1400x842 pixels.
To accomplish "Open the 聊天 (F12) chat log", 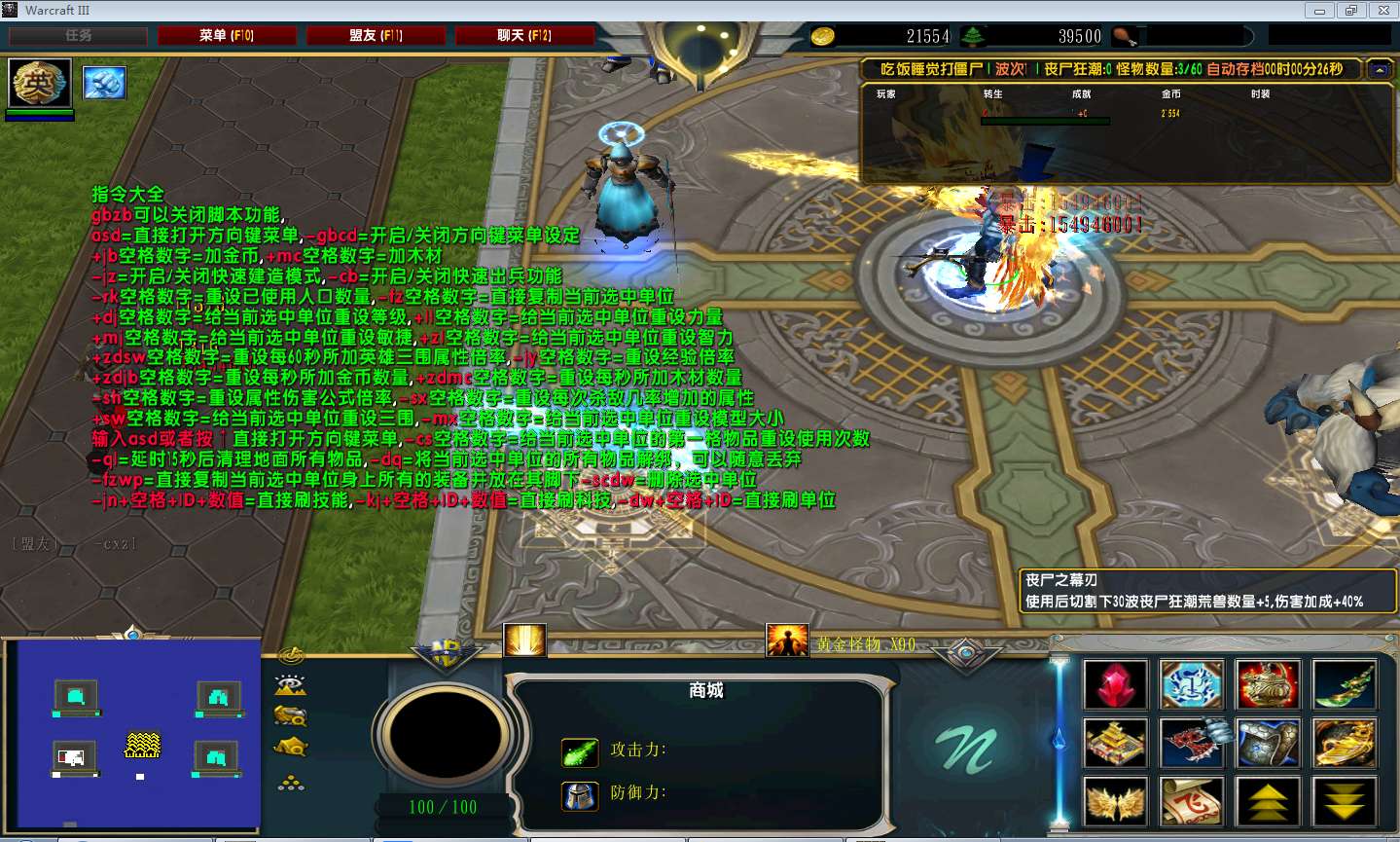I will click(x=524, y=36).
